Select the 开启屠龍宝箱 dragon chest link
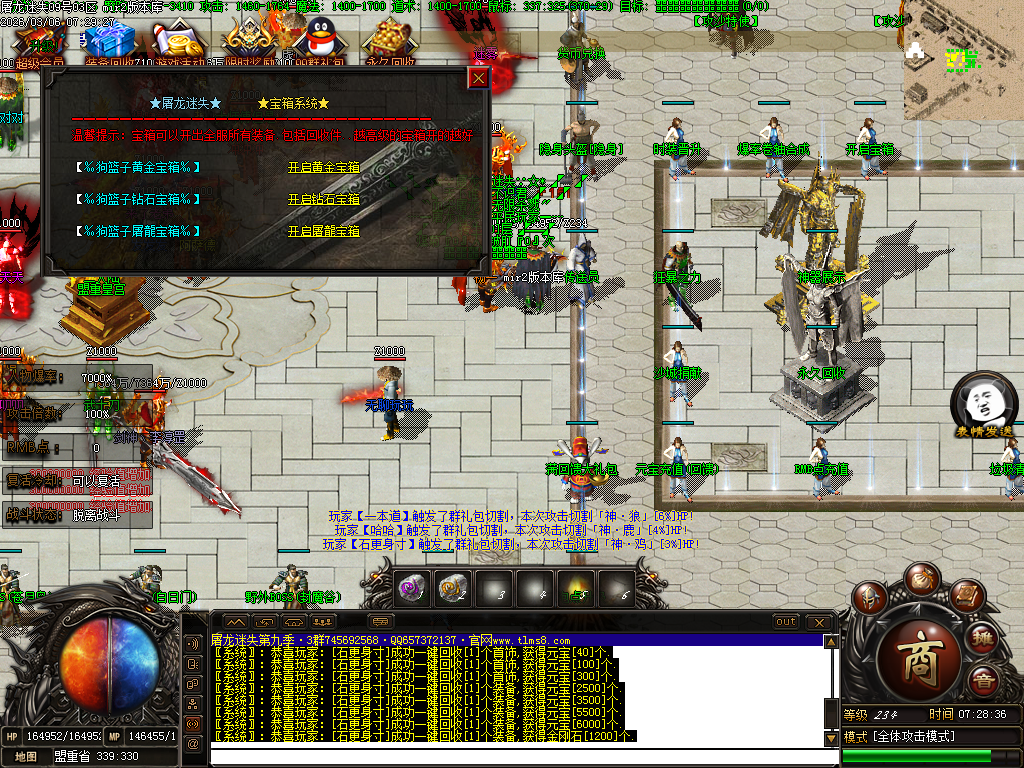Screen dimensions: 1024x768 (323, 232)
